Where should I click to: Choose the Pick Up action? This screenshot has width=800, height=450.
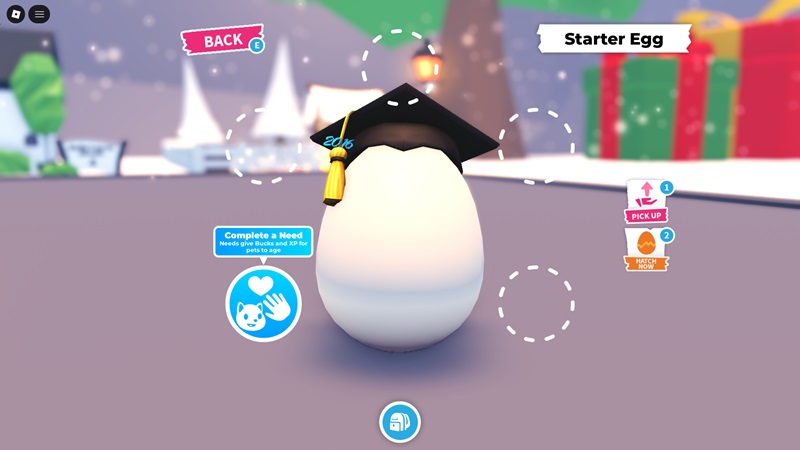(x=646, y=202)
